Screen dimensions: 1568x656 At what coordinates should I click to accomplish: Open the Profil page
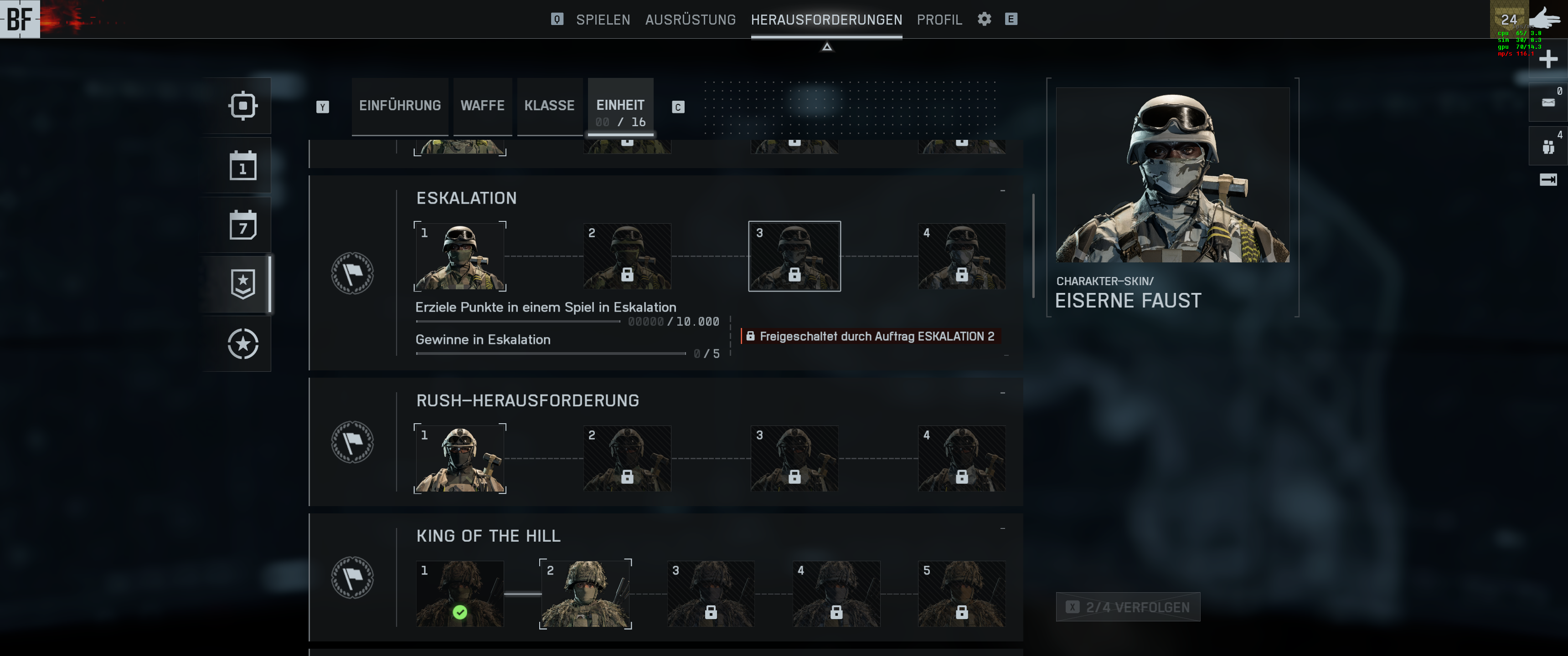[x=939, y=20]
